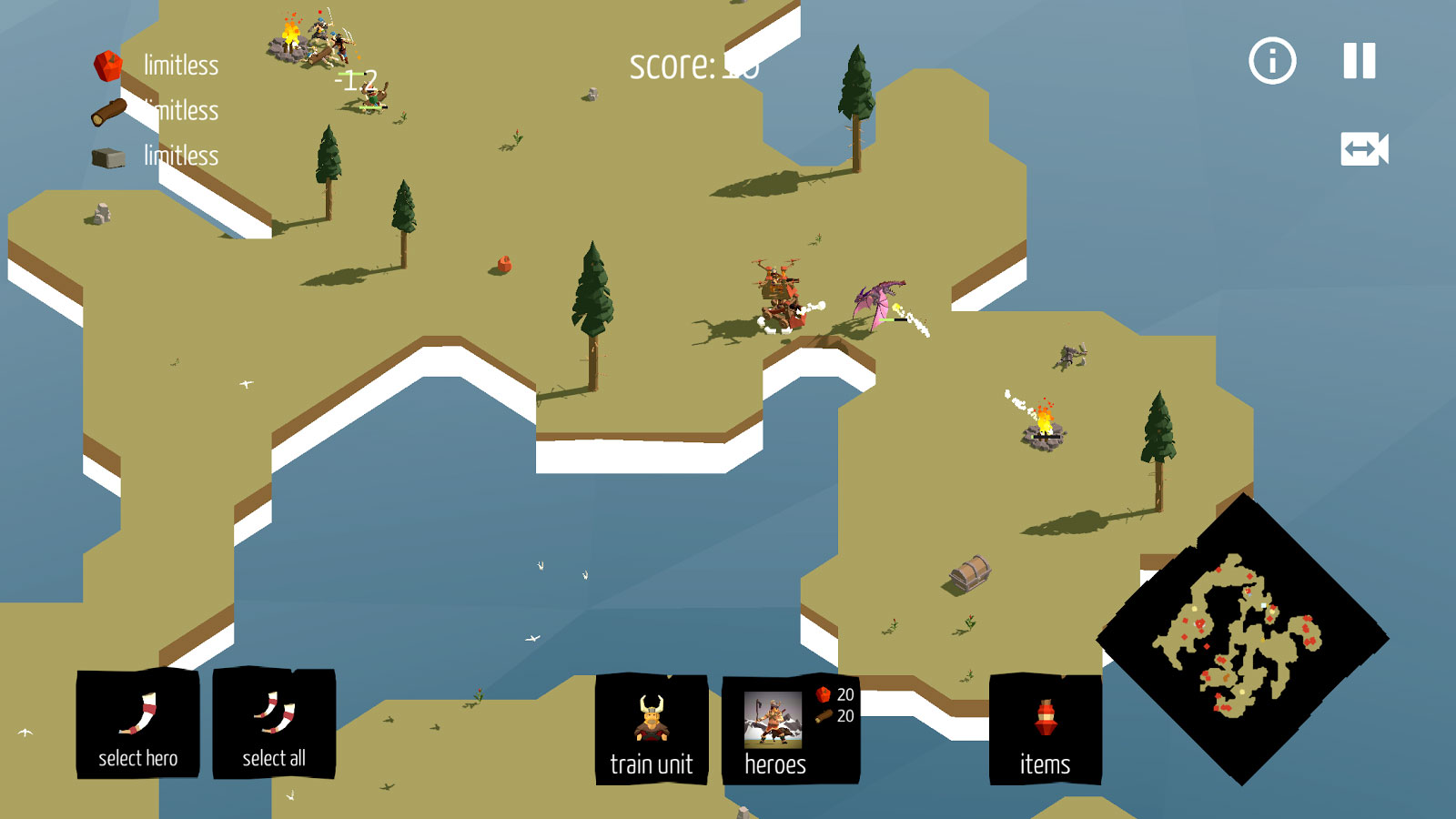Open the train unit menu
Screen dimensions: 1456x819
pyautogui.click(x=652, y=730)
